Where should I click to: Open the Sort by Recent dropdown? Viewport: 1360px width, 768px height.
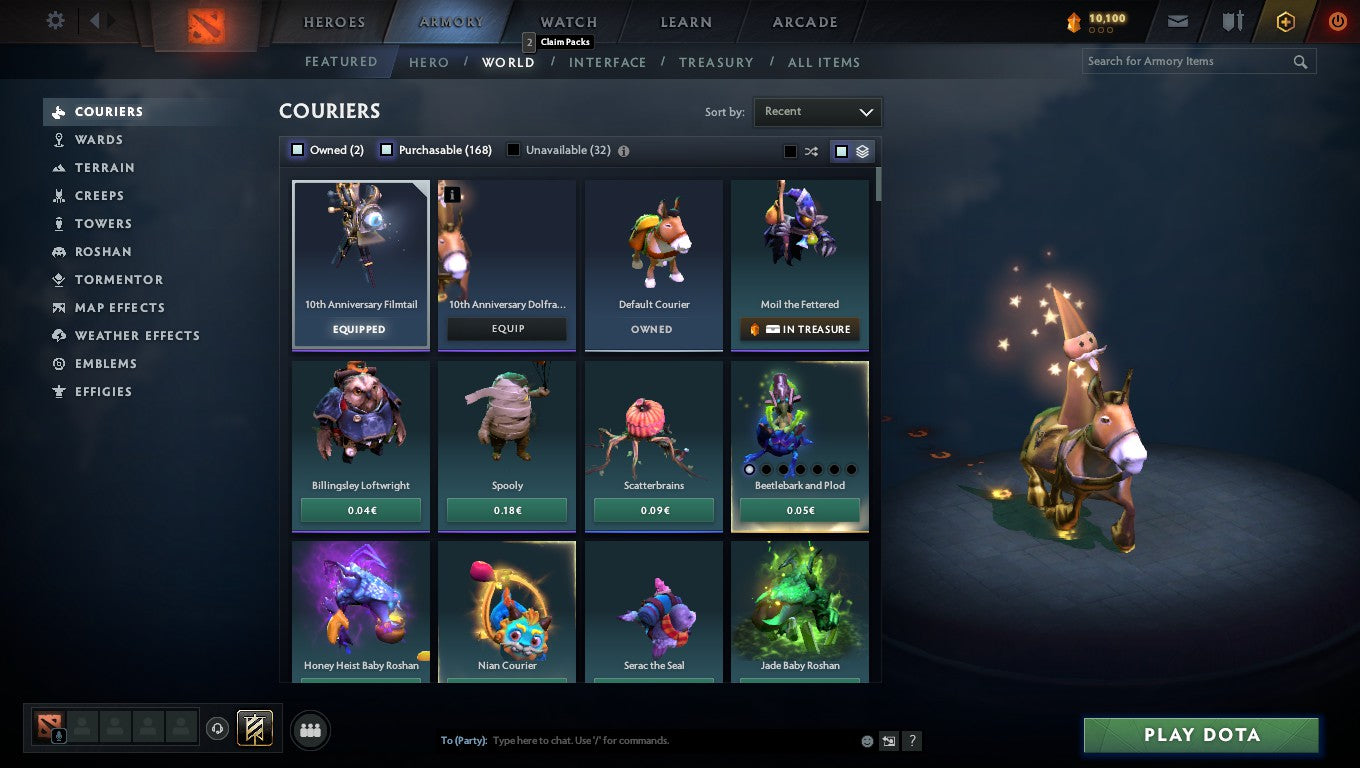(x=817, y=112)
